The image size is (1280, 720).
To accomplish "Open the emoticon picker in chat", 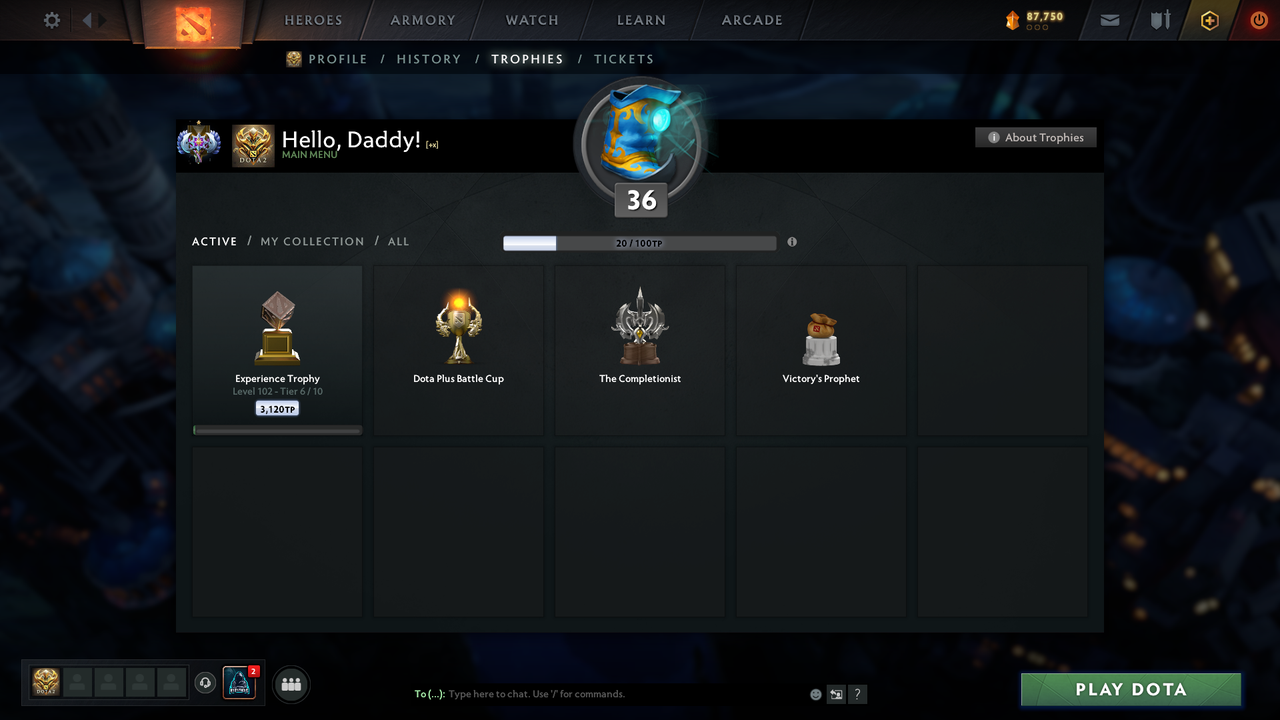I will [815, 694].
